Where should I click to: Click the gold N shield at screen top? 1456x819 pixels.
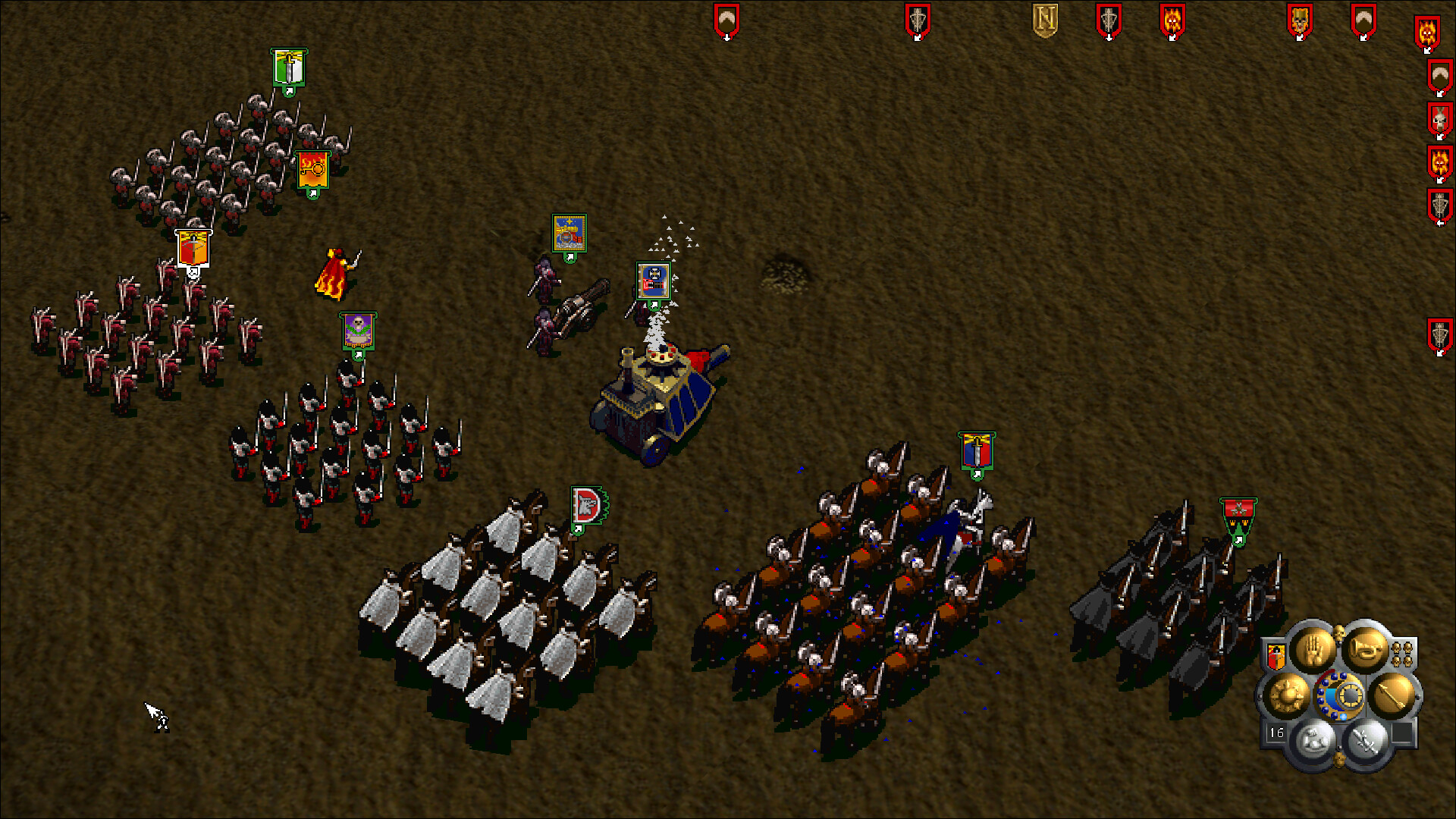(x=1043, y=19)
